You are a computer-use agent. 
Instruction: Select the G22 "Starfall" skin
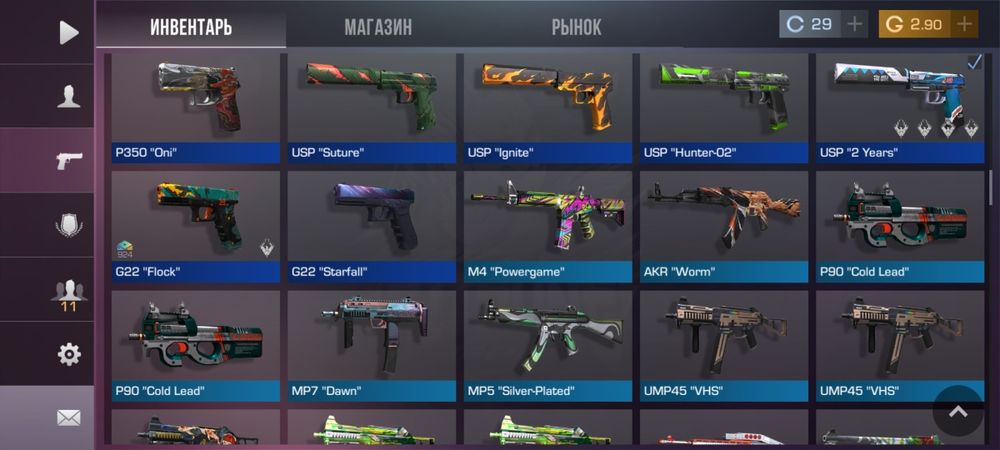[x=372, y=225]
